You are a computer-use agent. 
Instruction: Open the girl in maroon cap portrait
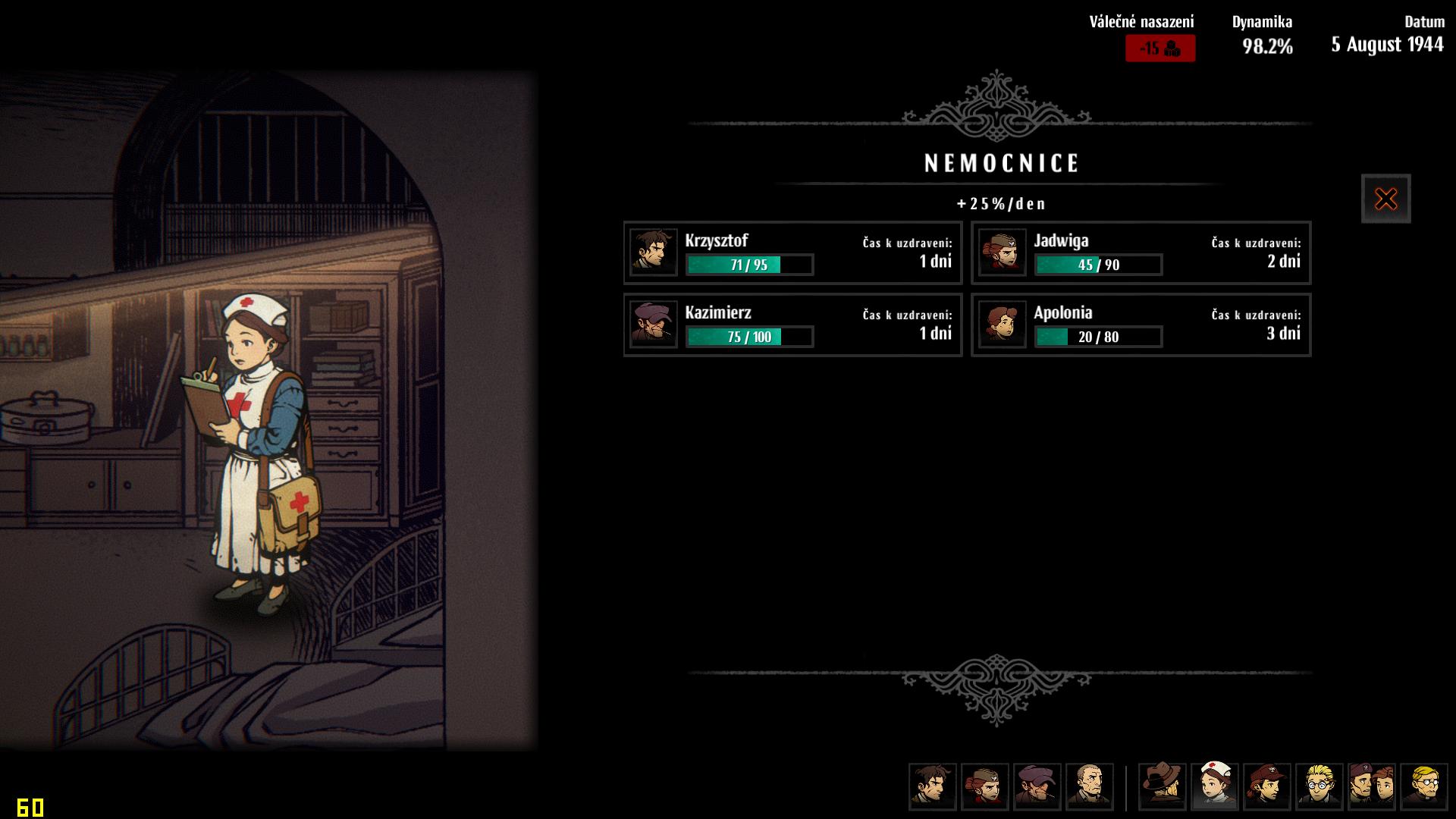click(1267, 786)
